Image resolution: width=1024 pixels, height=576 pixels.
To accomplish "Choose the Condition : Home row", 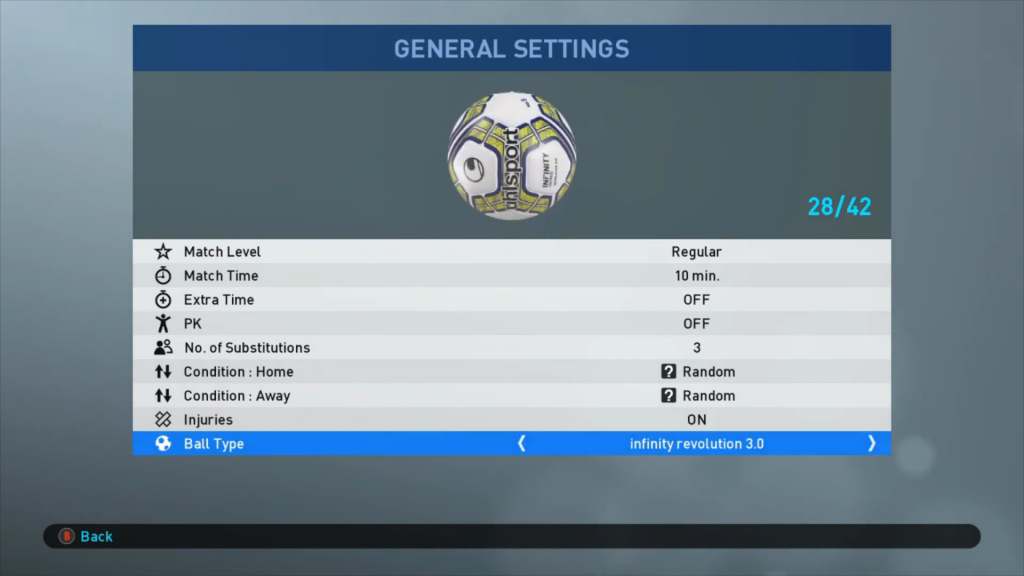I will [x=511, y=372].
